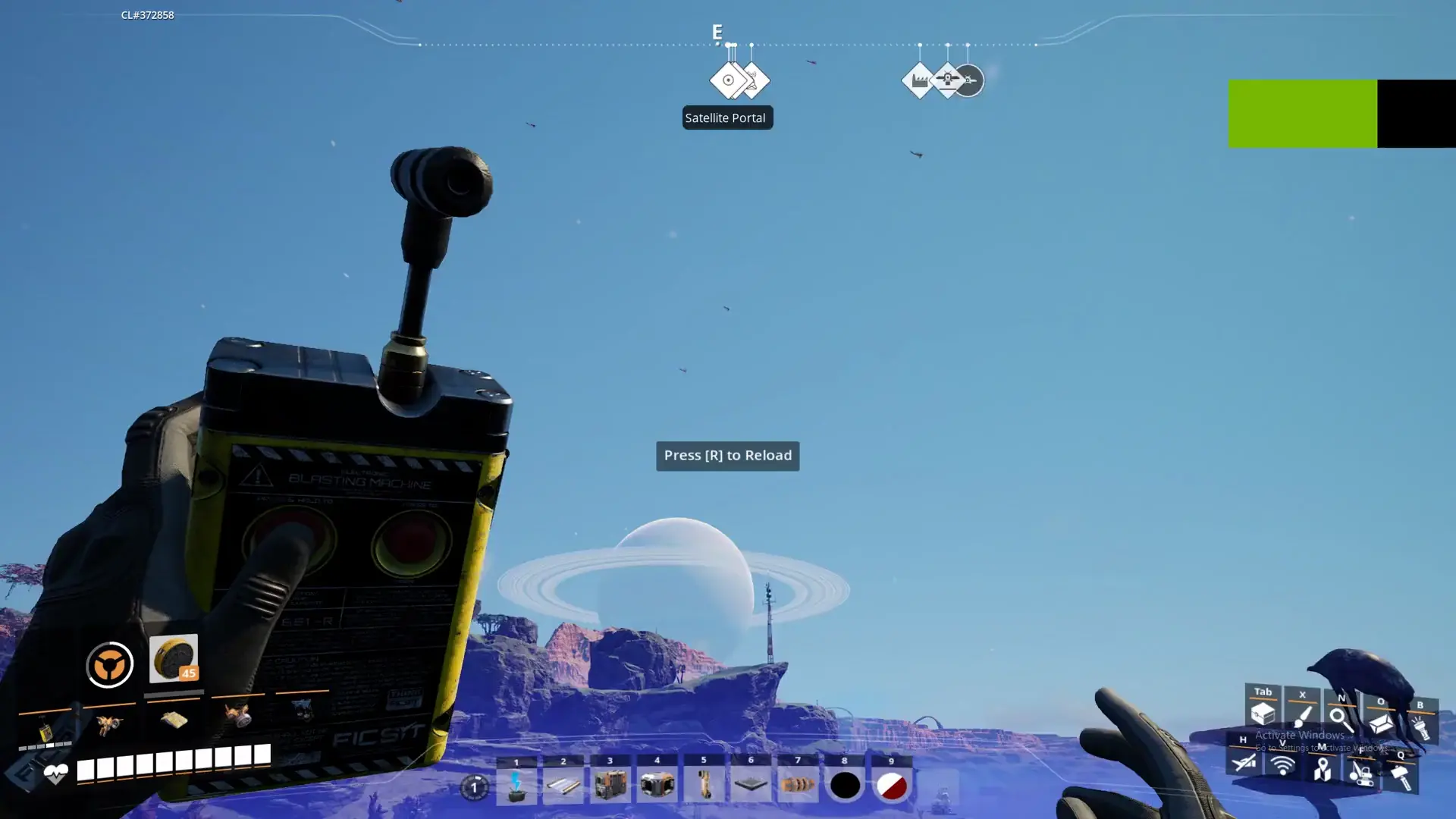Click the rightmost dark circle compass marker

pyautogui.click(x=971, y=79)
